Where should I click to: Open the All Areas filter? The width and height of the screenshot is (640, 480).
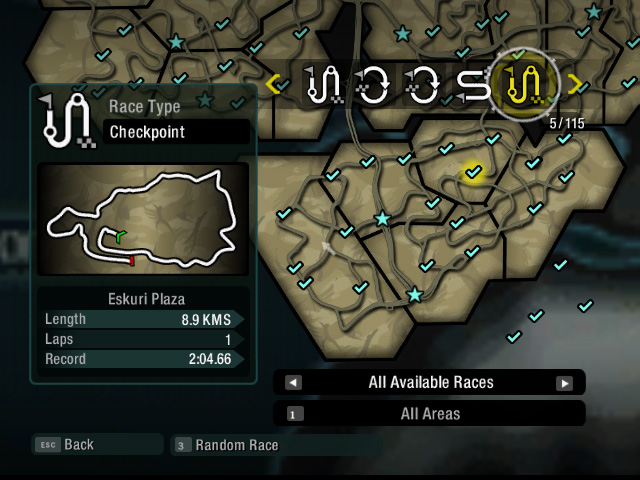[429, 413]
